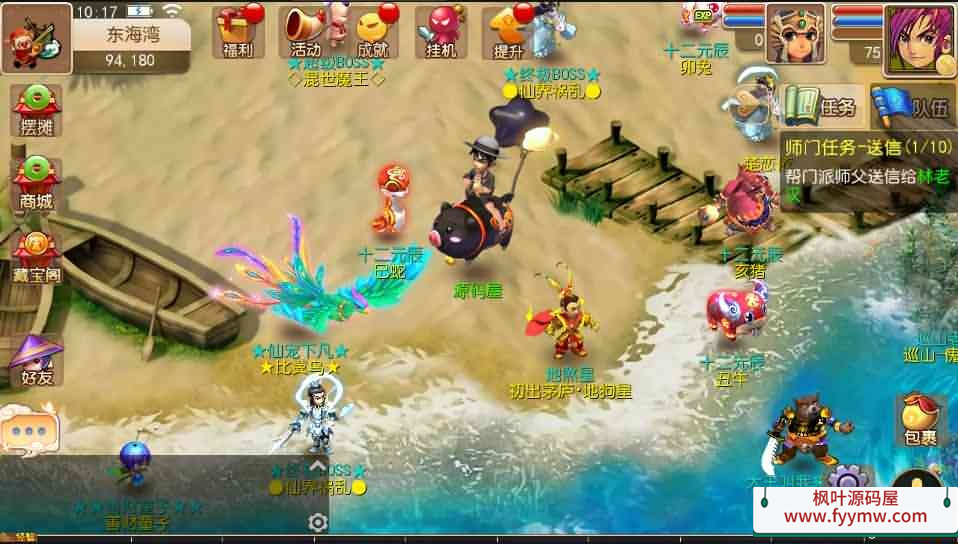This screenshot has width=958, height=544.
Task: Open the 东海湾 location map panel
Action: [132, 43]
